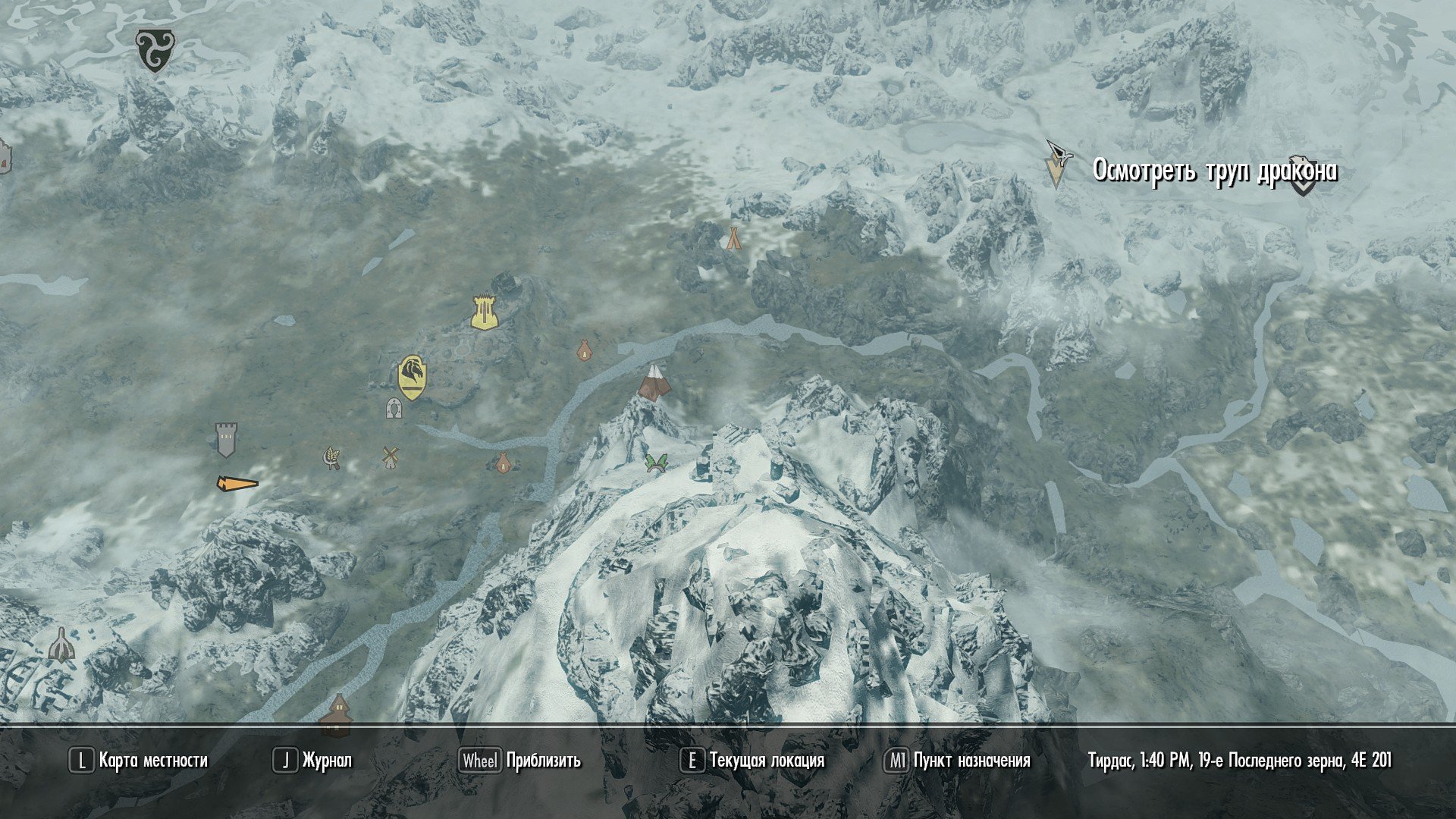The image size is (1456, 819).
Task: Click the tent marker in the northern hills
Action: (x=733, y=238)
